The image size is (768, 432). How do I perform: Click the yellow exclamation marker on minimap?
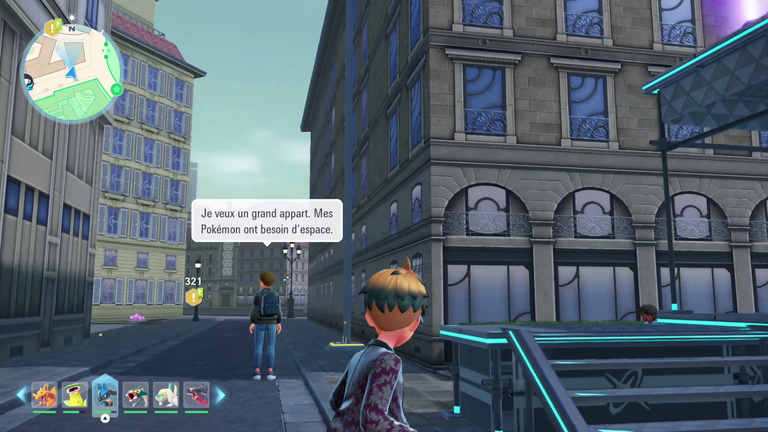(x=51, y=27)
